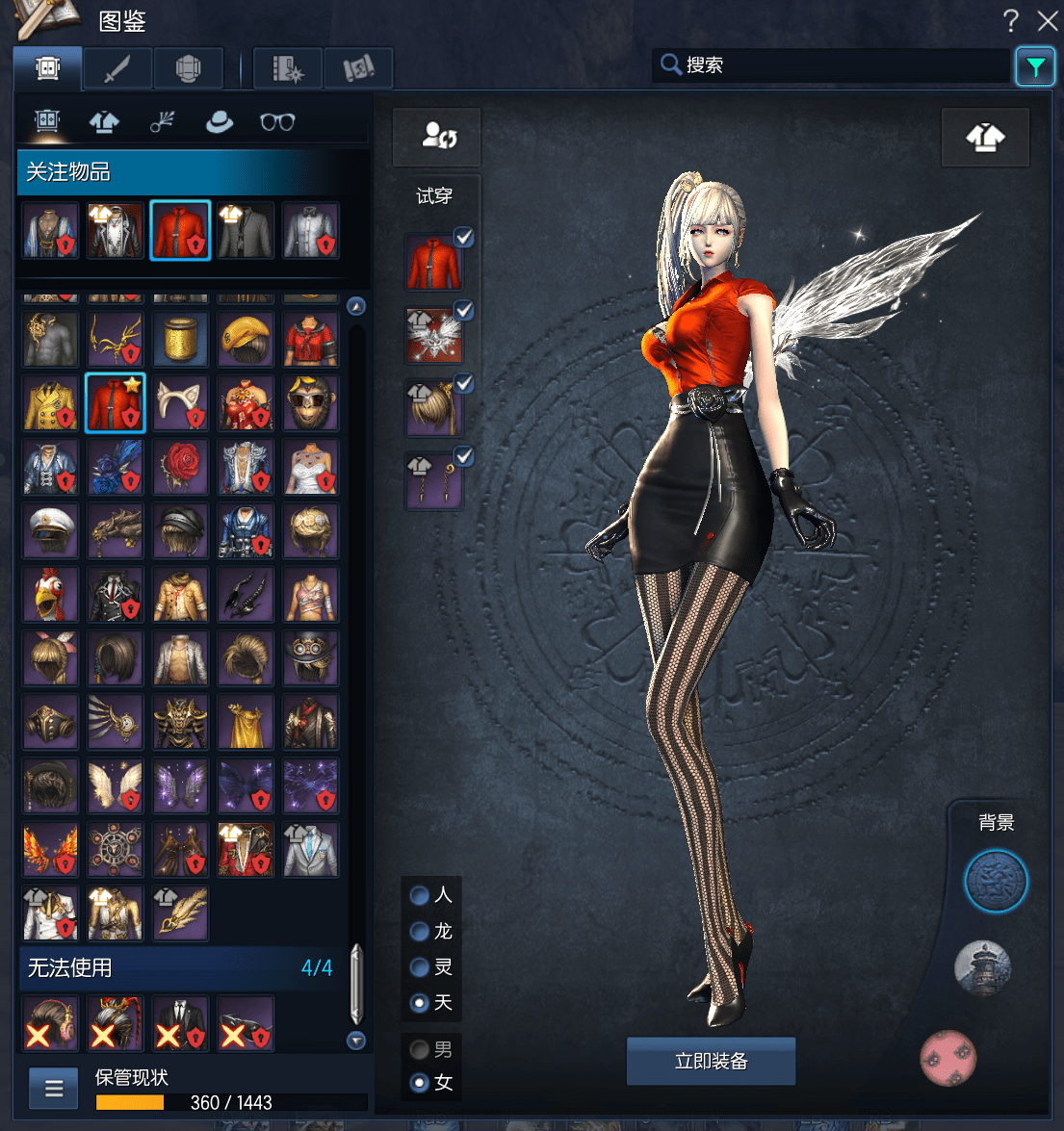
Task: Select the pagoda background thumbnail
Action: point(982,967)
